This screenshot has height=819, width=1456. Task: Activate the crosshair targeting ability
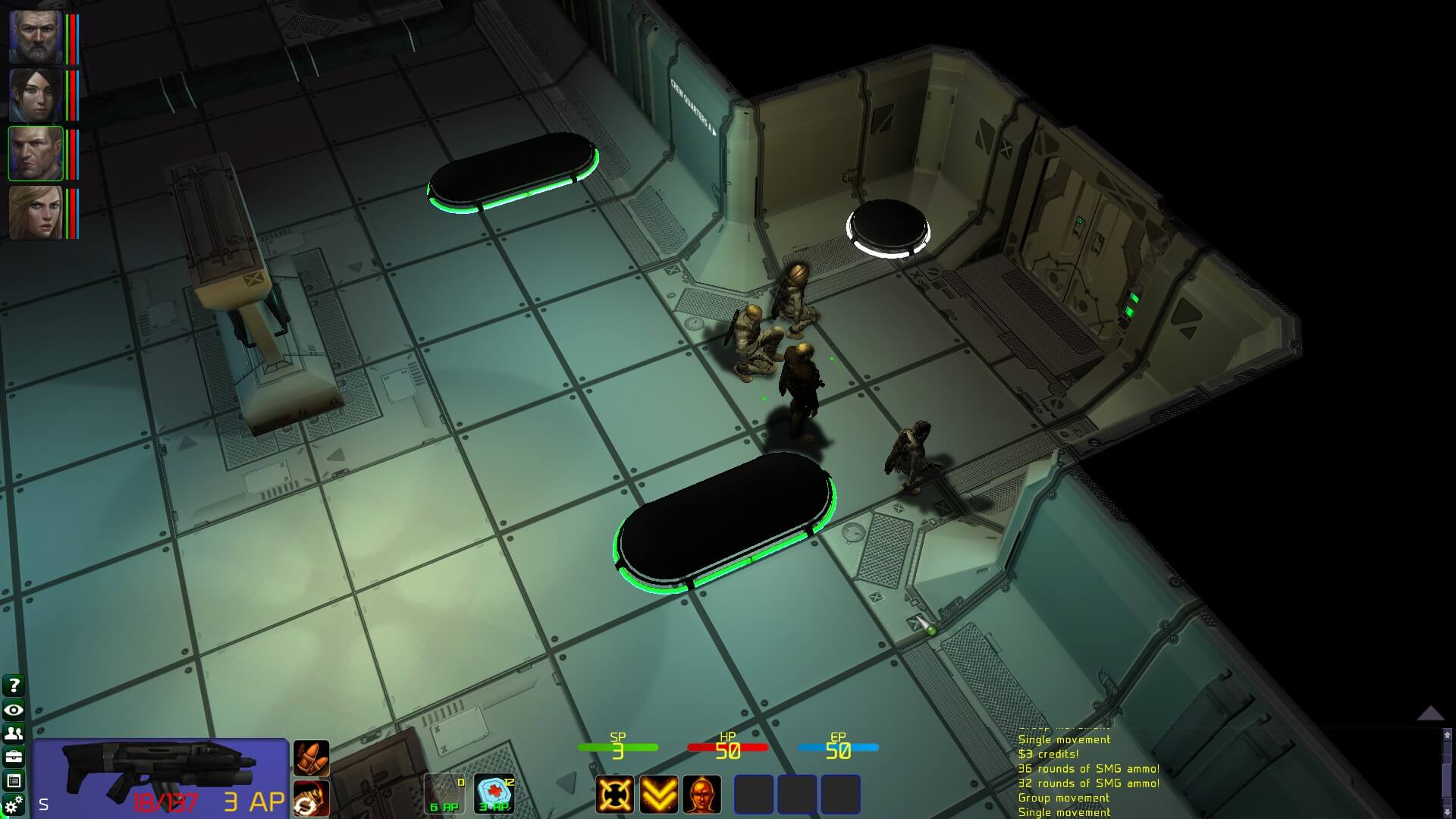614,794
